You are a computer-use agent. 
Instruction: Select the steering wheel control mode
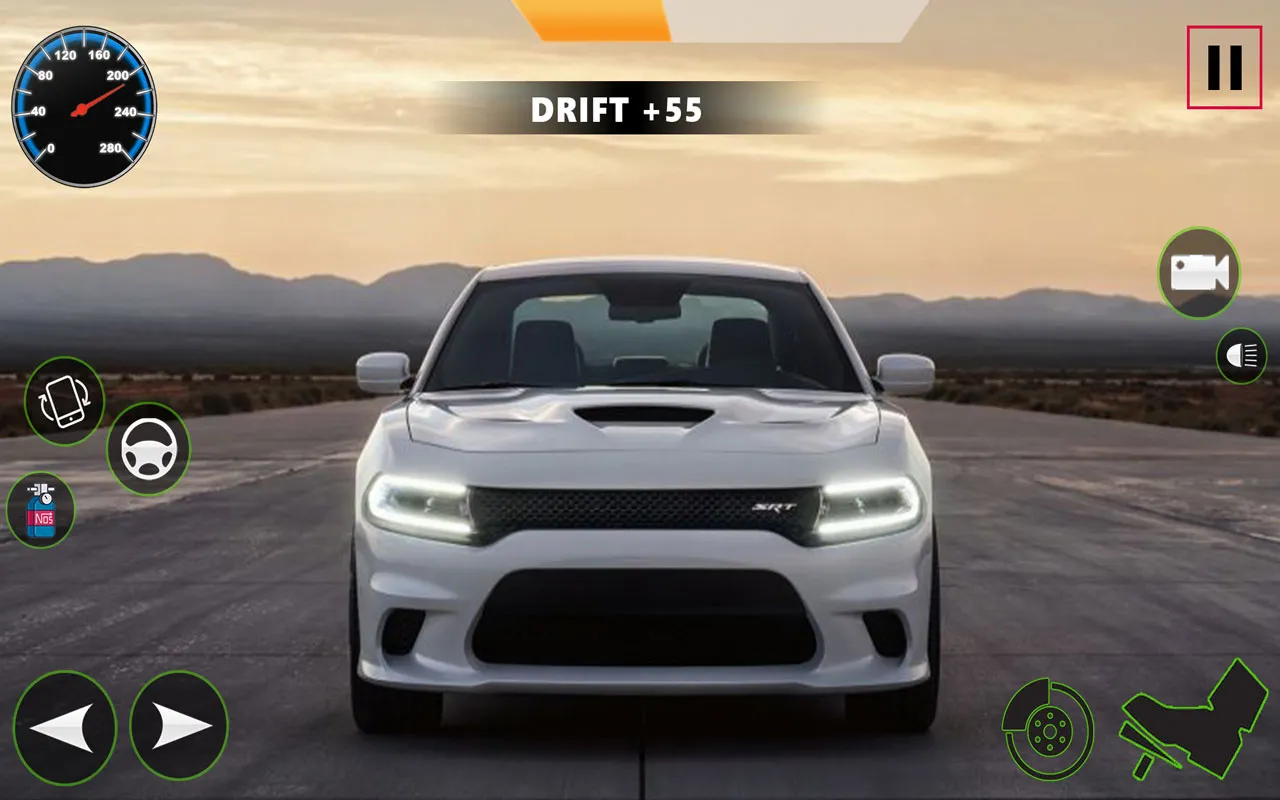[x=148, y=447]
